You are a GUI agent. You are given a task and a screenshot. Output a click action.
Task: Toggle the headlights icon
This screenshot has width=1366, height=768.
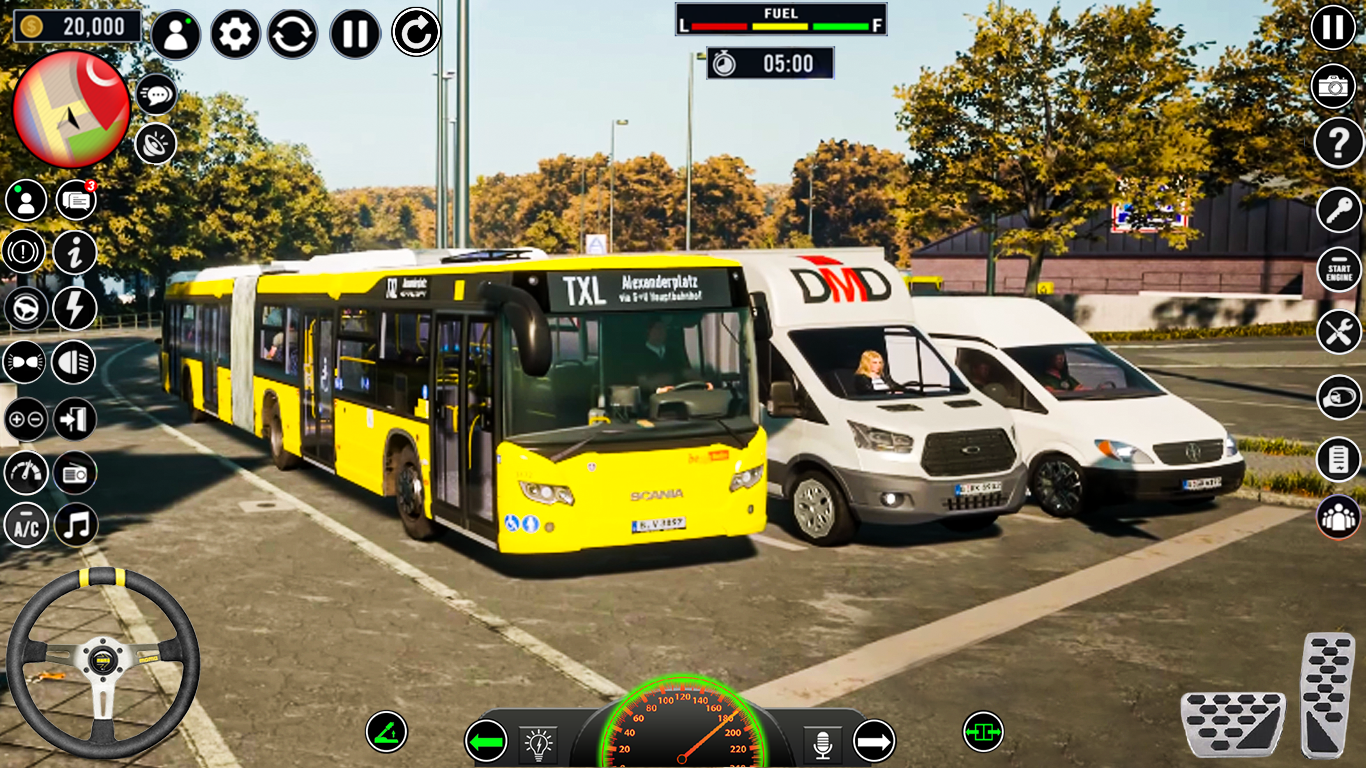(74, 362)
